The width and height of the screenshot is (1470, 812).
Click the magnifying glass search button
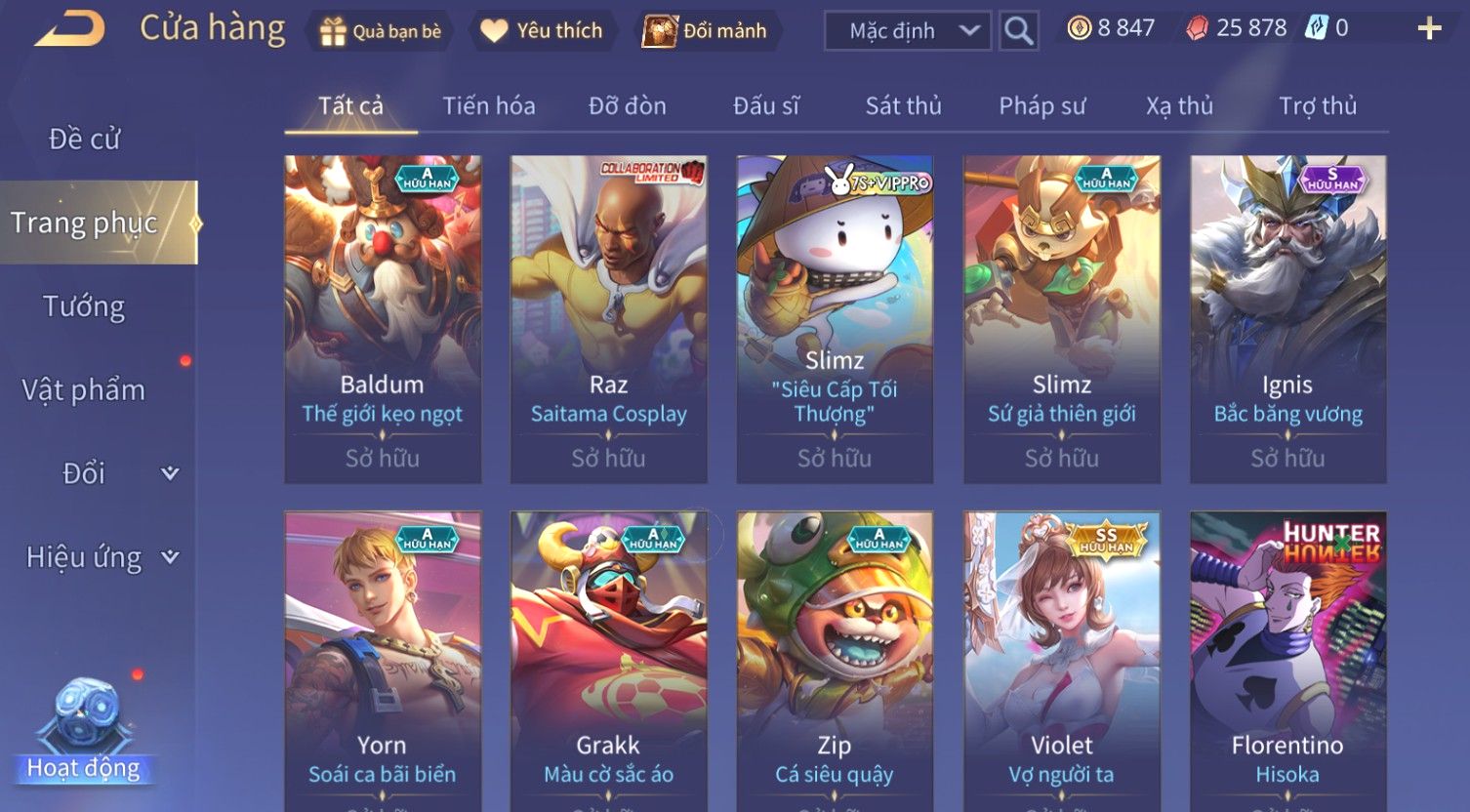click(1018, 31)
